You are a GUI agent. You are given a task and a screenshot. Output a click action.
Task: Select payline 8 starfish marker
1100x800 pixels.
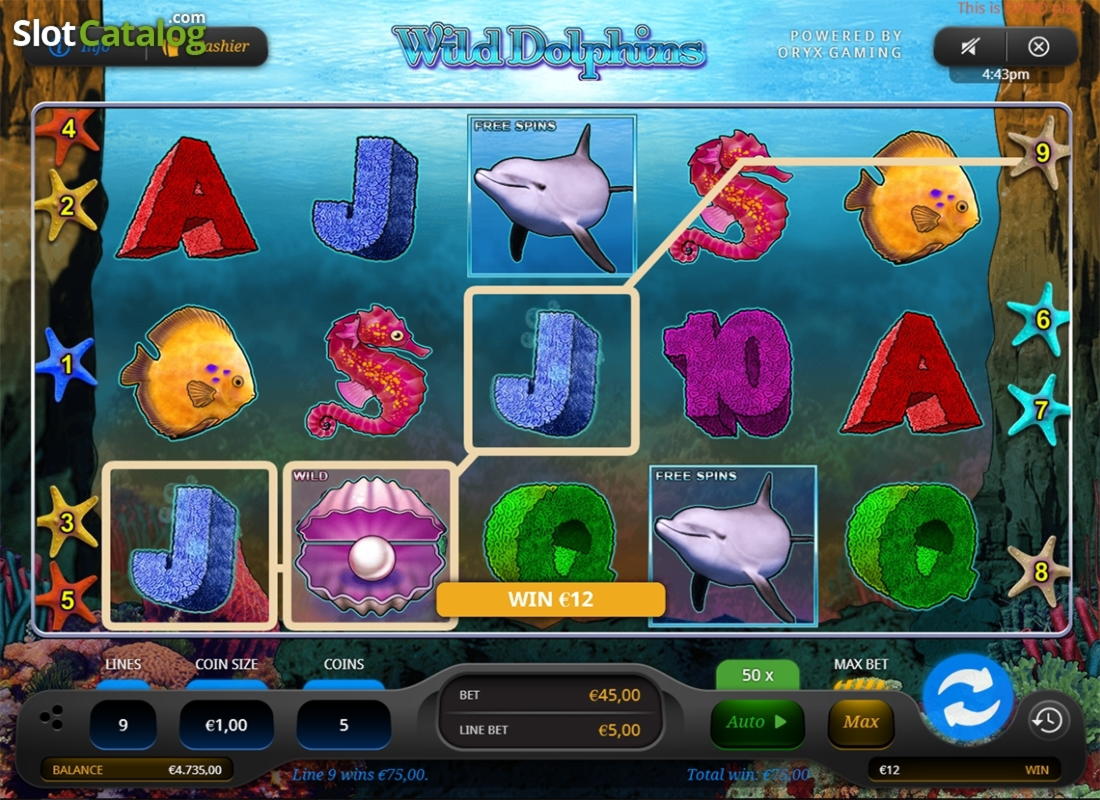(x=1040, y=573)
